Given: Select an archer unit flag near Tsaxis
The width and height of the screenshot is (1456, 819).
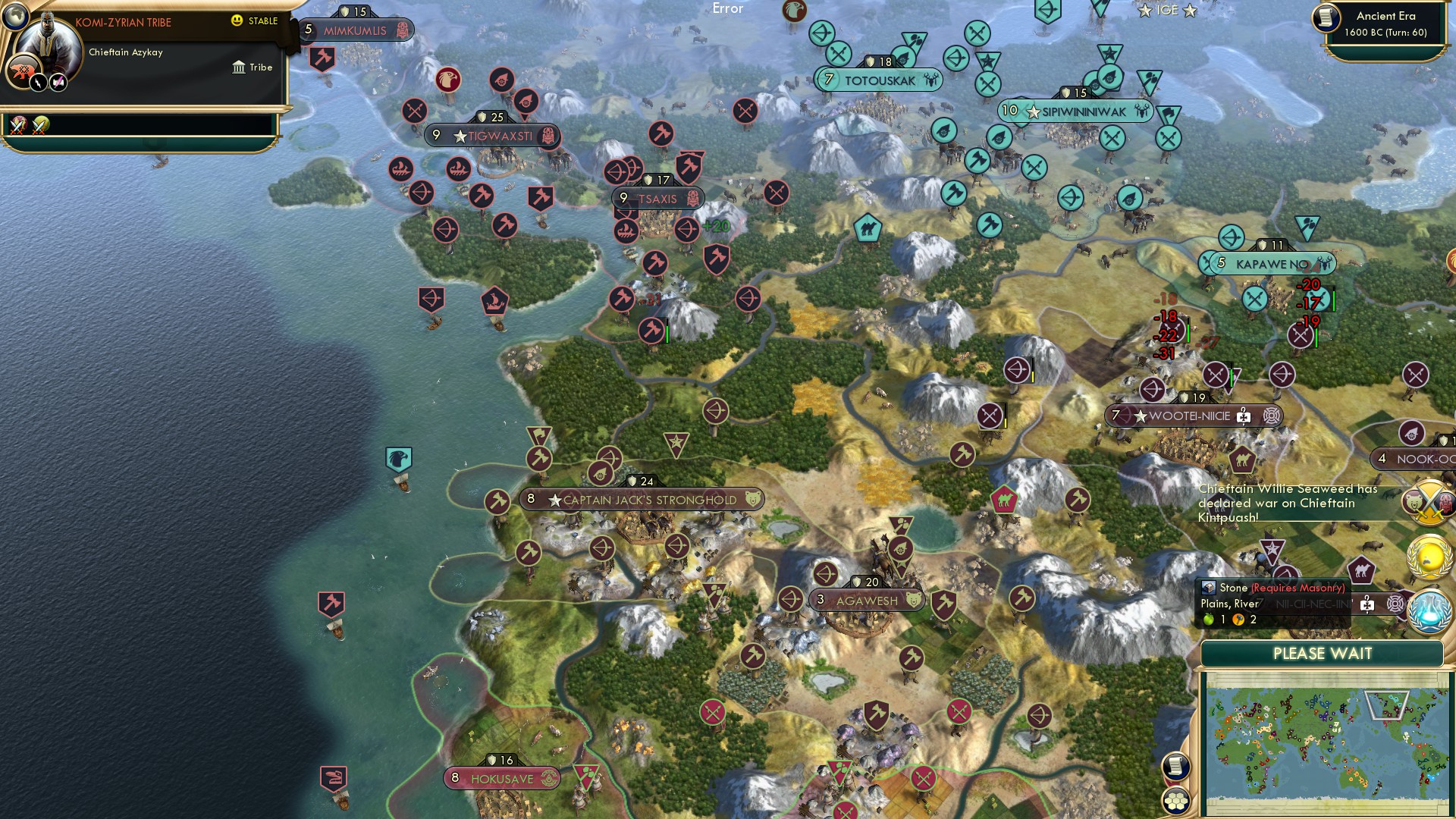Looking at the screenshot, I should coord(614,172).
